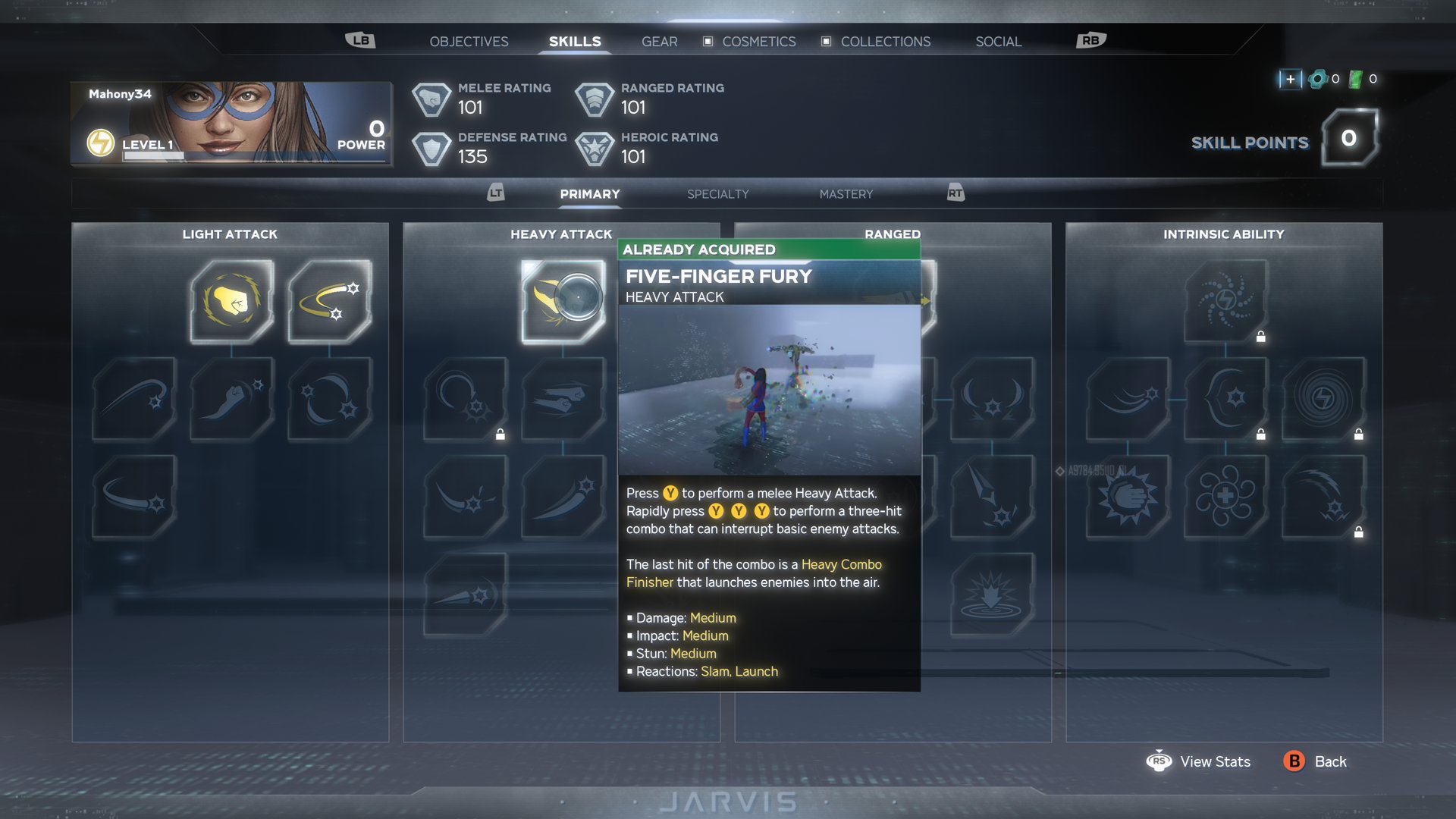
Task: Switch to the Gear tab
Action: 659,42
